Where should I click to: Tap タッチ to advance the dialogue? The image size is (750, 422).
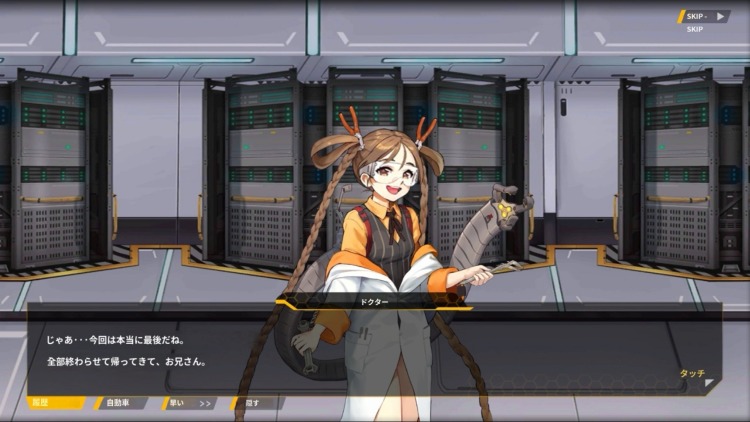[x=692, y=374]
